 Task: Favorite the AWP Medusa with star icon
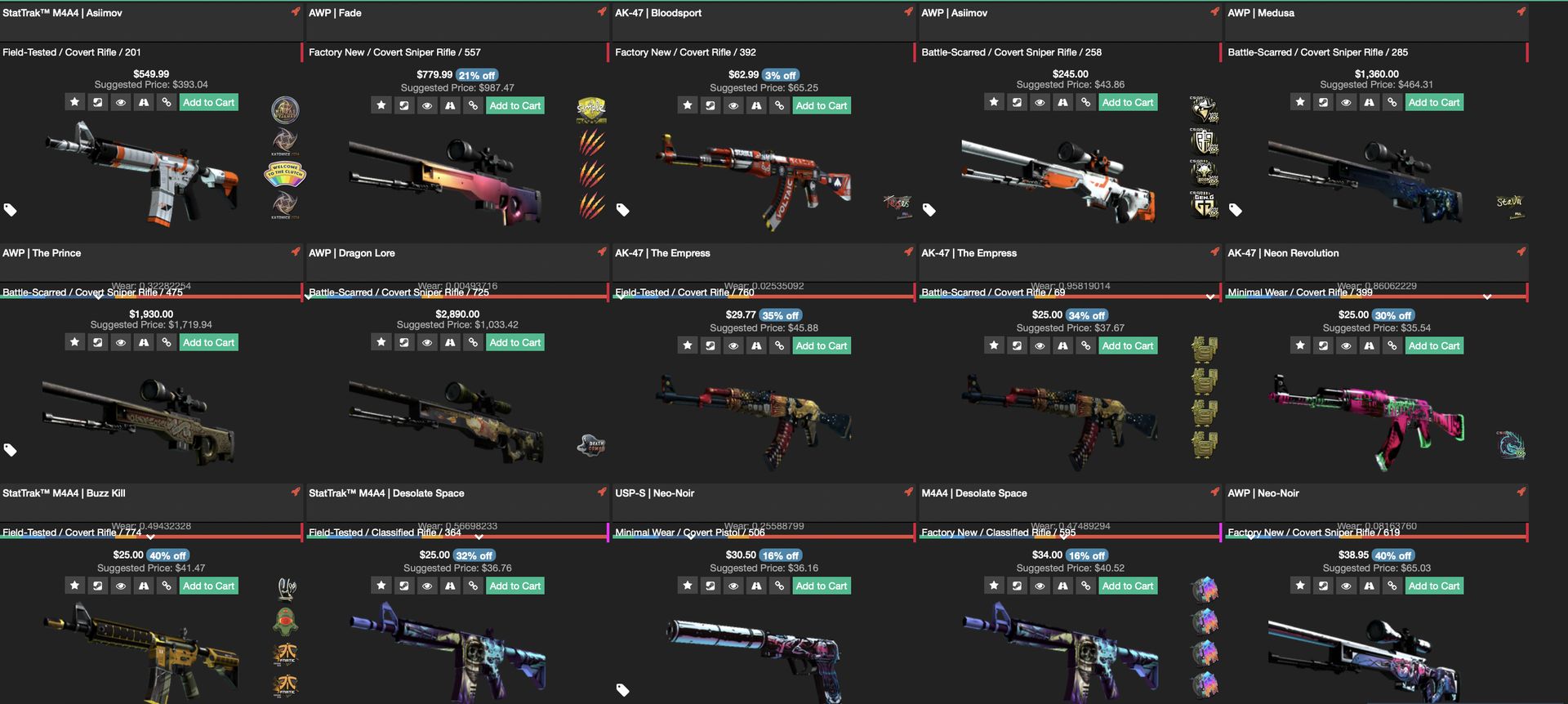1300,102
